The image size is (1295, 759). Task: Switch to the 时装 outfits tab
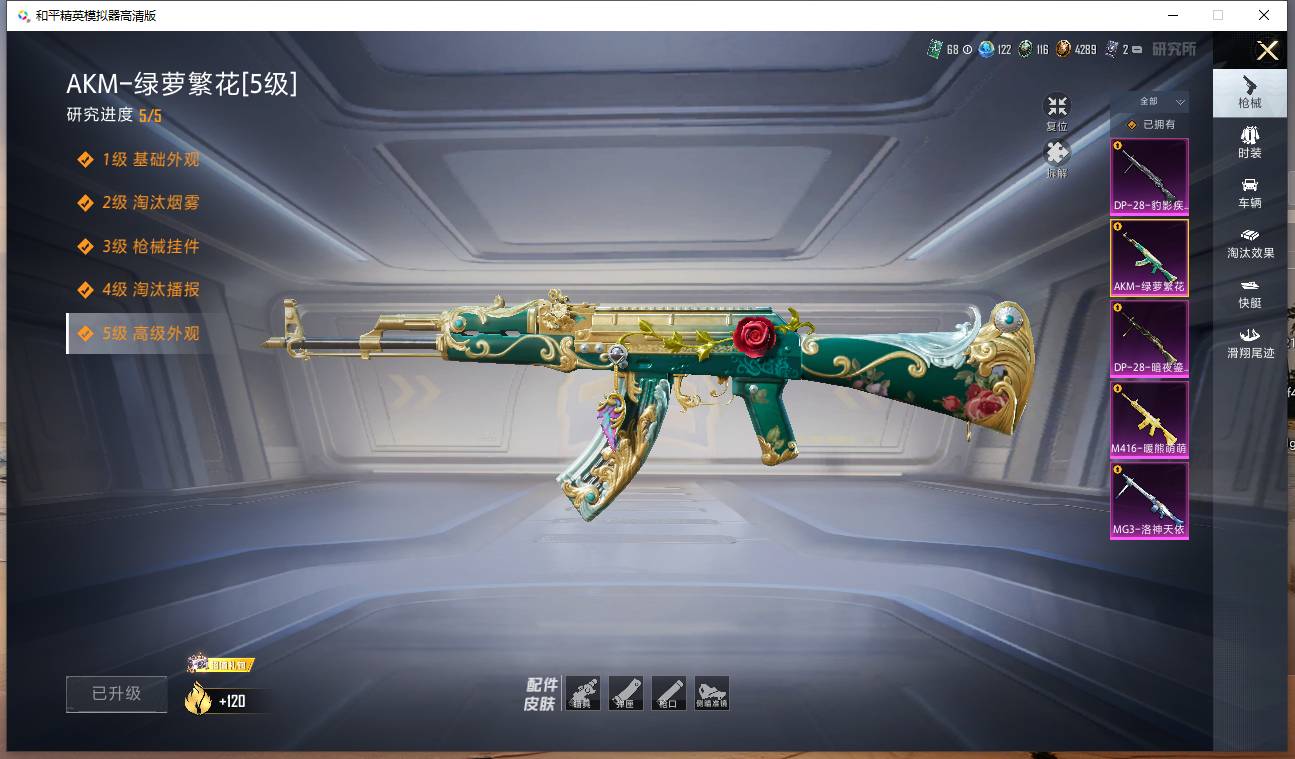[x=1249, y=142]
